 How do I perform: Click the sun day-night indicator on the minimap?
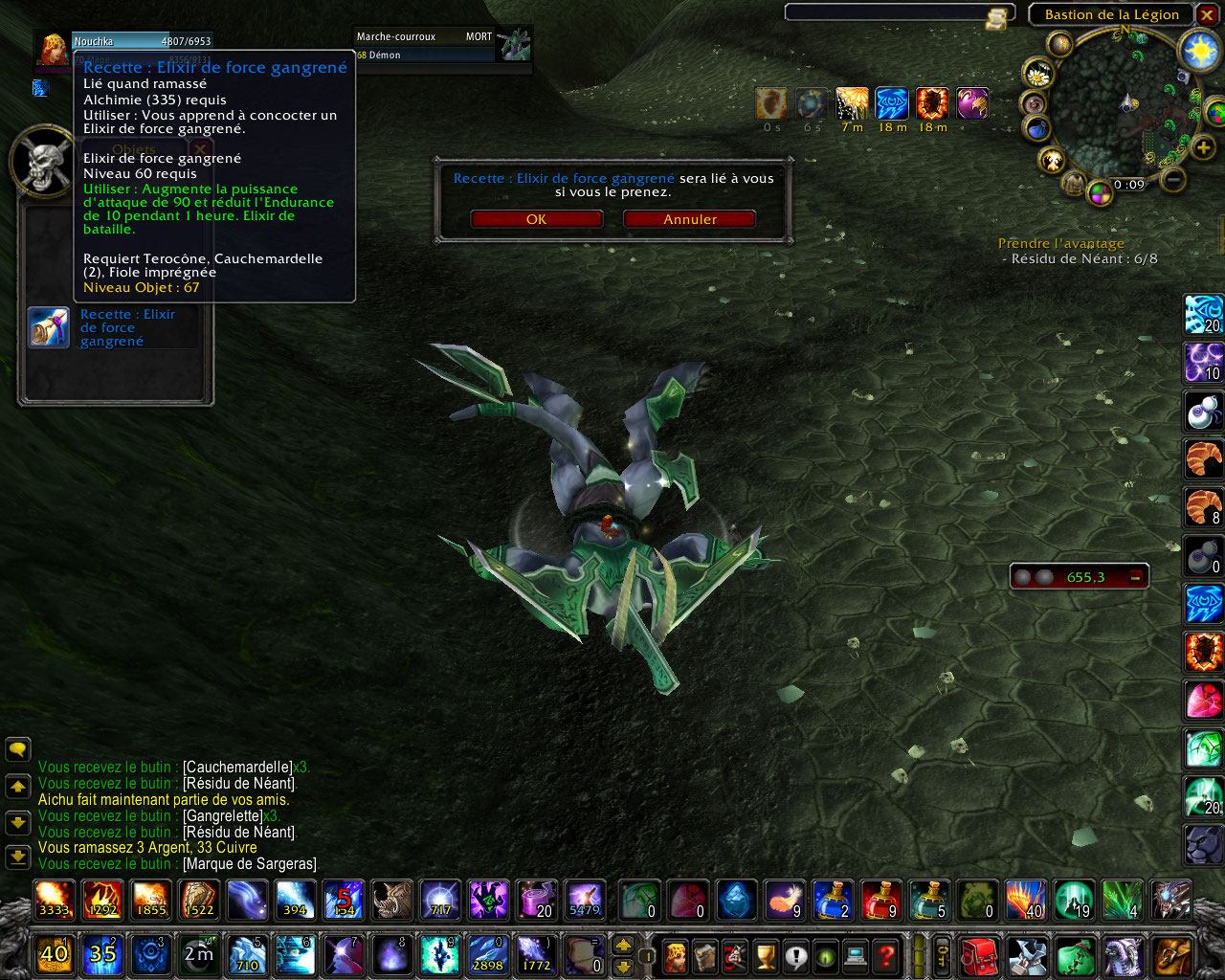(x=1199, y=50)
